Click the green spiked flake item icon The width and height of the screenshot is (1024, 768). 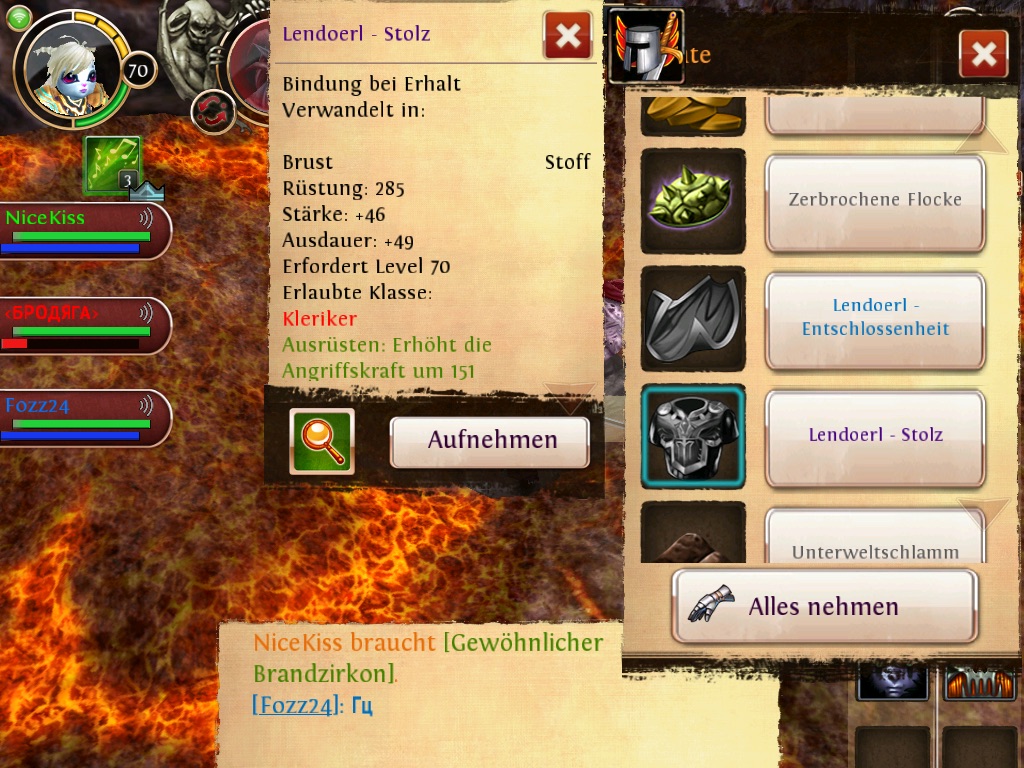[x=692, y=201]
